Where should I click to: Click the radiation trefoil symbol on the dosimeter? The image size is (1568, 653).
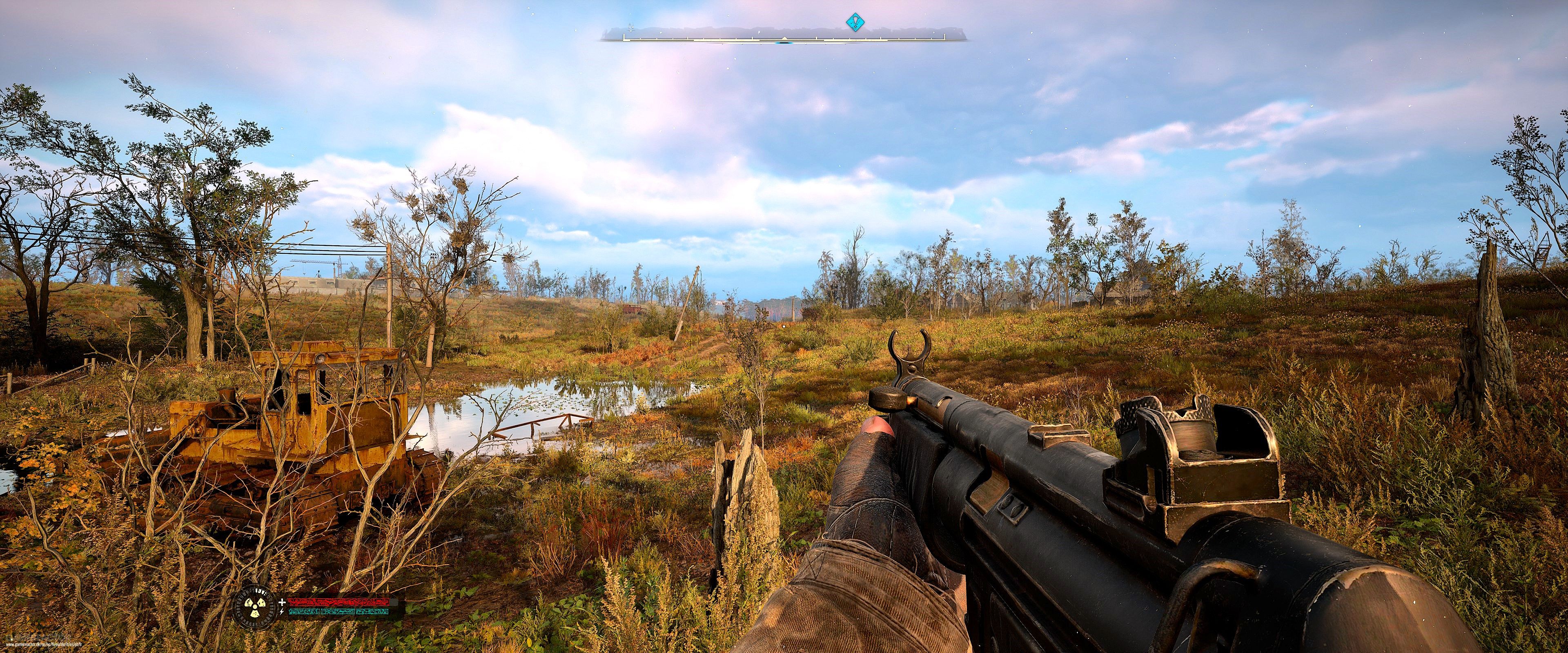pos(255,608)
